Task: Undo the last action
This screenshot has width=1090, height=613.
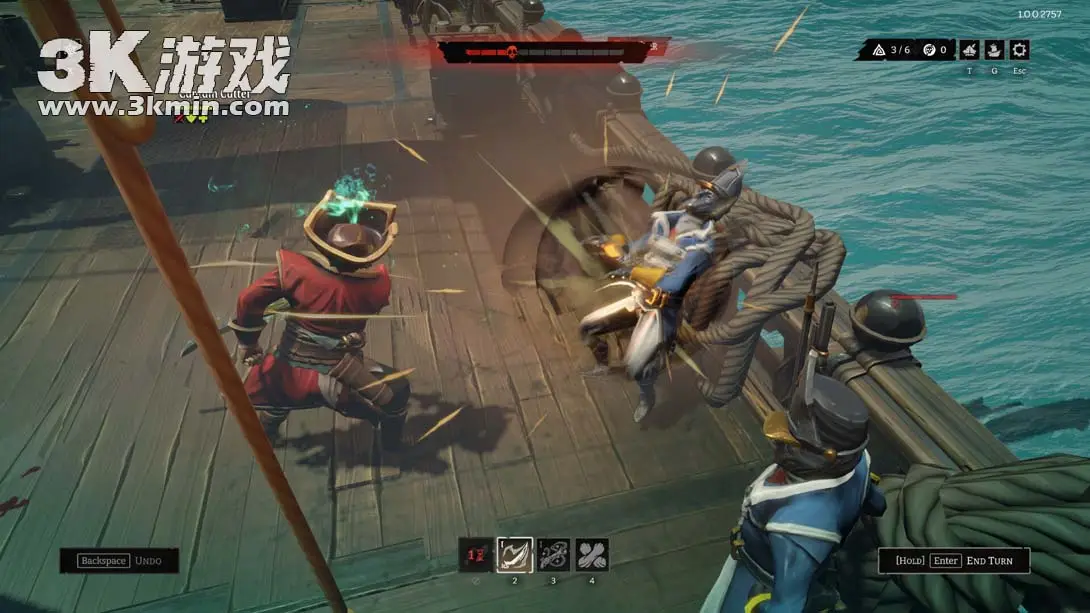Action: tap(119, 561)
